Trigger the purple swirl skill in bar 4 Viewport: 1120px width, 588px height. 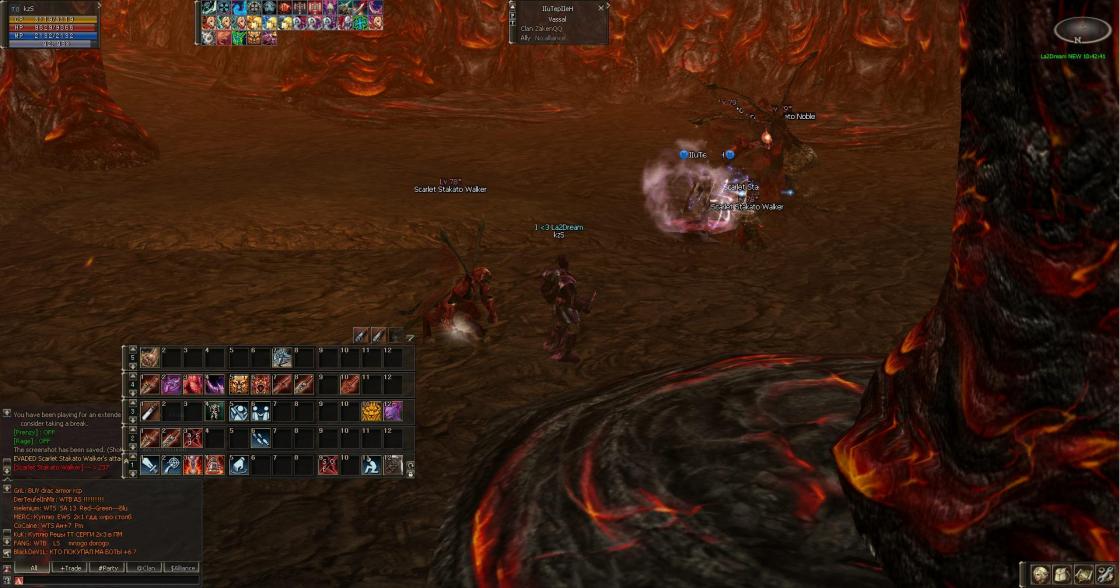tap(172, 384)
